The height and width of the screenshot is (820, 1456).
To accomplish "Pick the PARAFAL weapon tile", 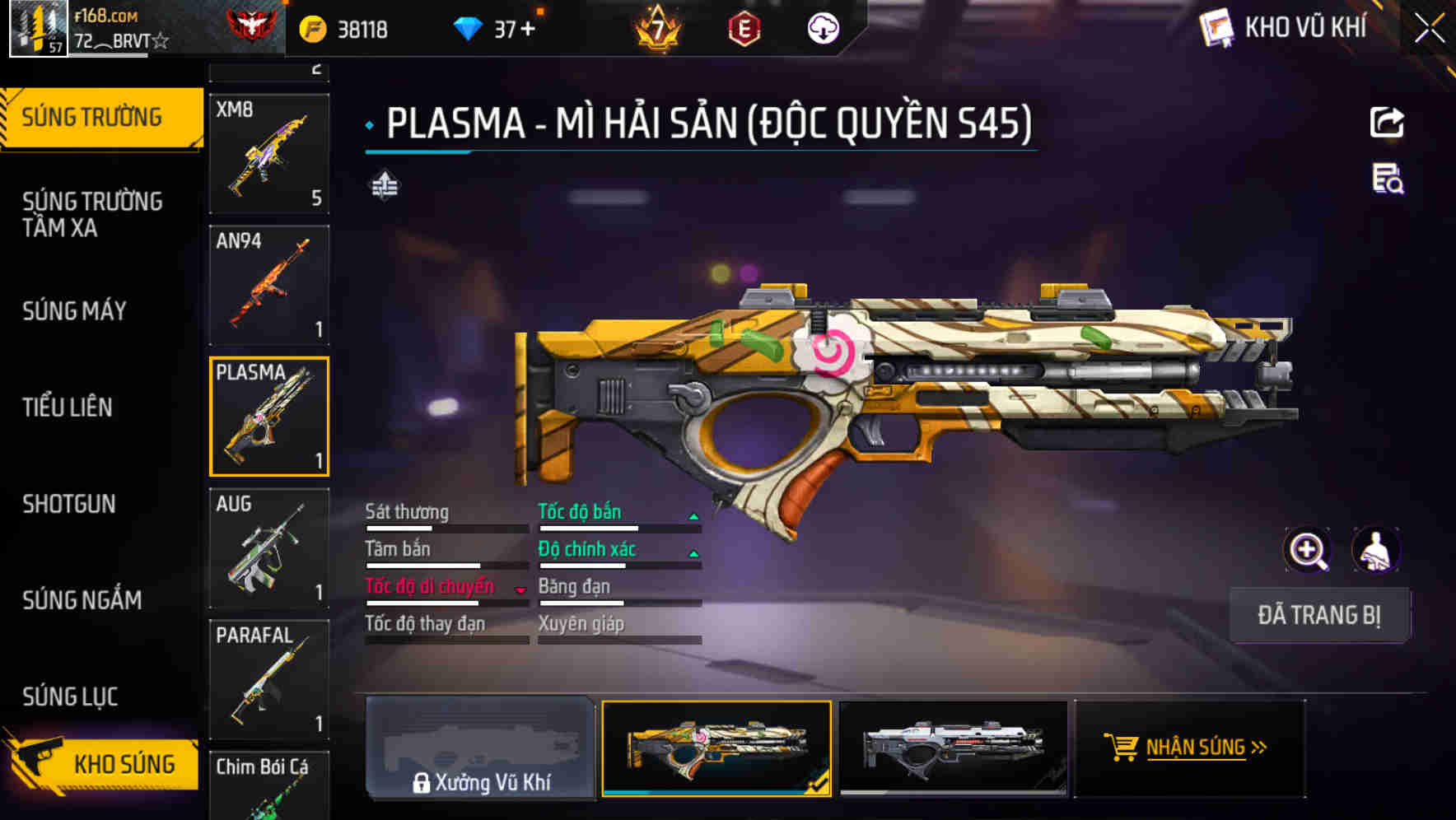I will 269,680.
